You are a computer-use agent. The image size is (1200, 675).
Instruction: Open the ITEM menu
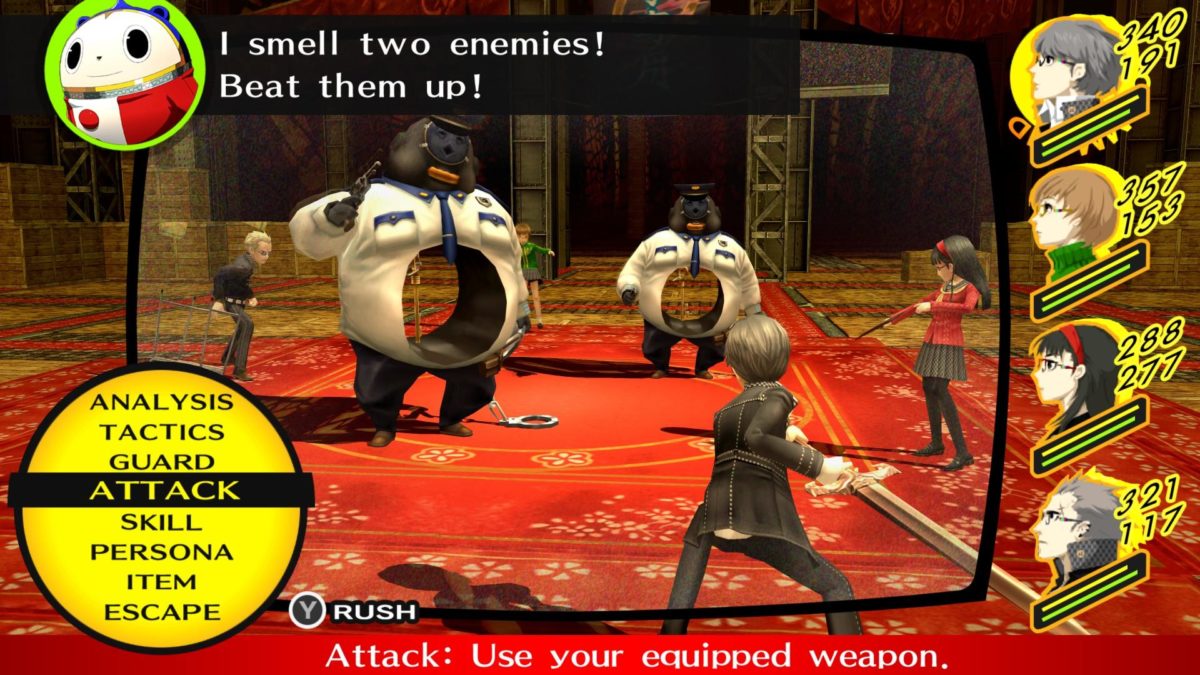161,581
